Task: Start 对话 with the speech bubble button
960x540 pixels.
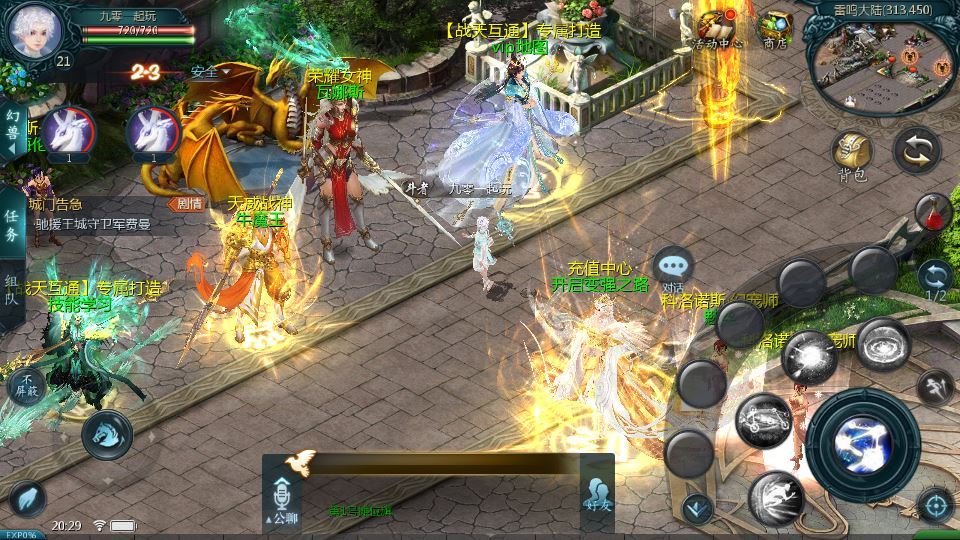Action: pyautogui.click(x=673, y=266)
